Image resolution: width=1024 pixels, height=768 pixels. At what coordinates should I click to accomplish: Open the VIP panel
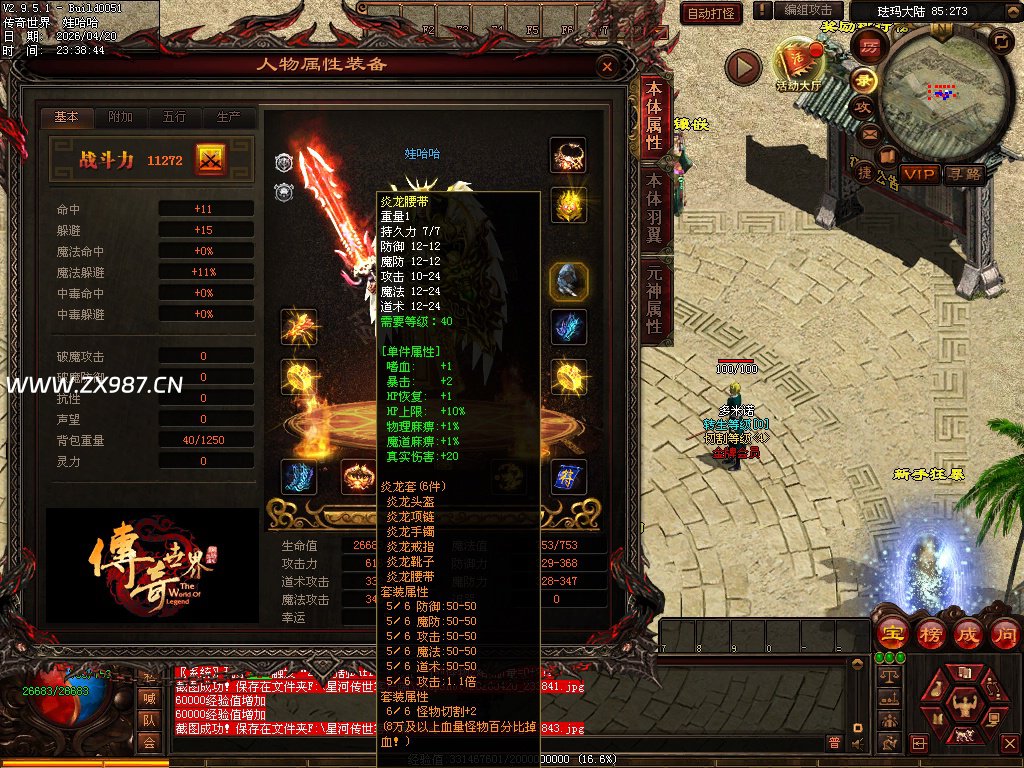tap(920, 174)
